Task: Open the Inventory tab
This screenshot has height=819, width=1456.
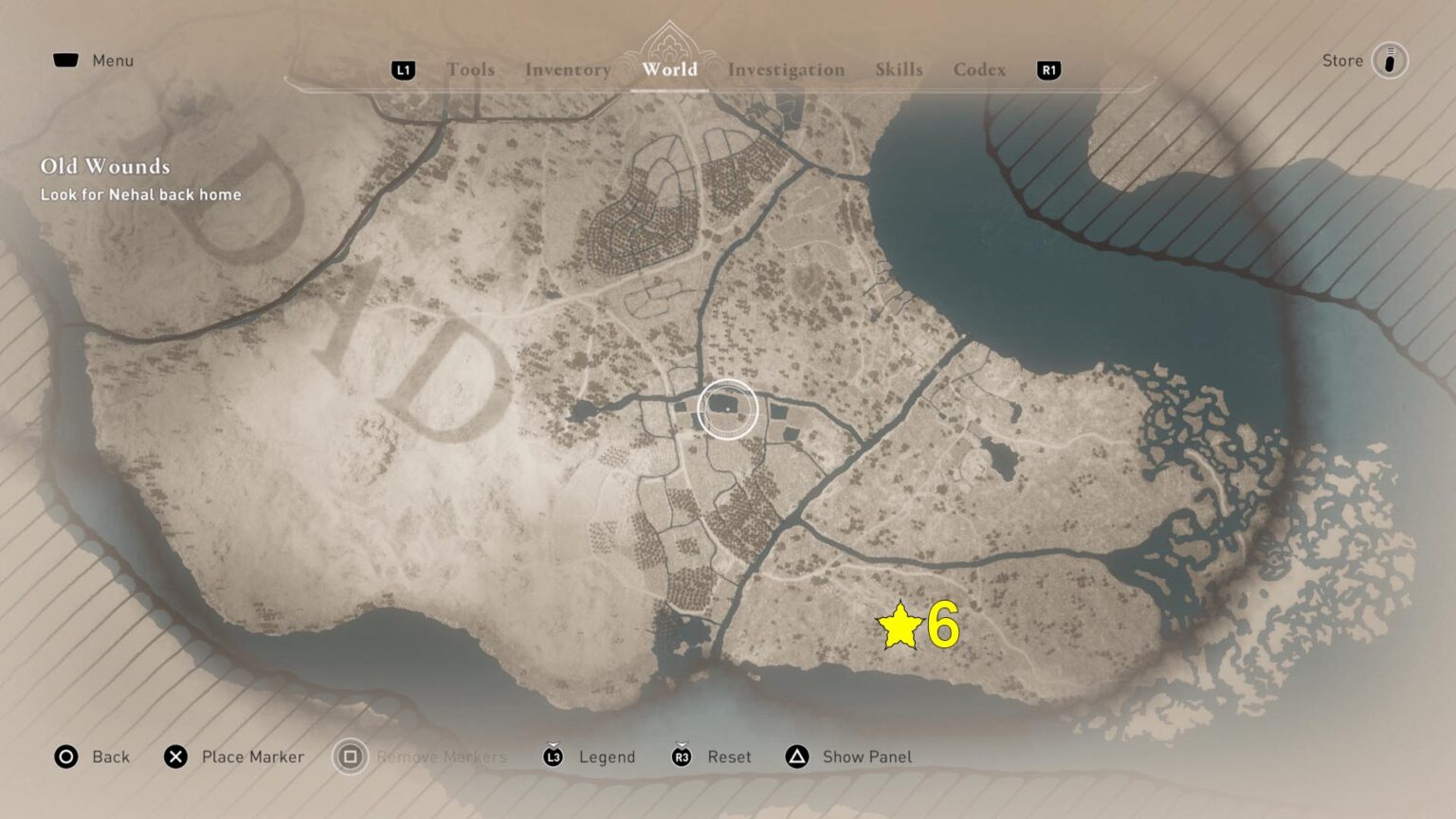Action: 568,69
